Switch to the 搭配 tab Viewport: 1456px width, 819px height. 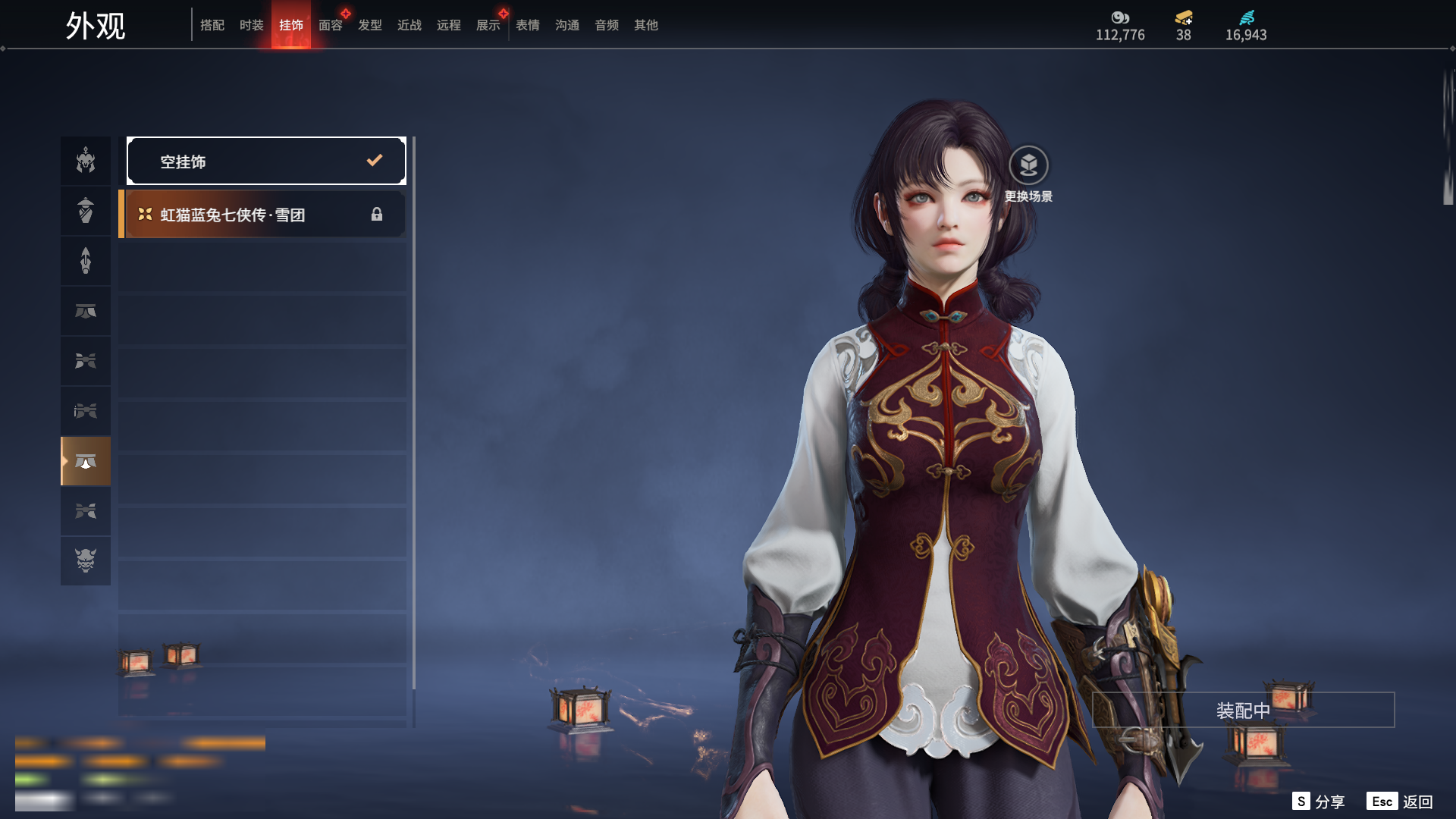pyautogui.click(x=212, y=25)
